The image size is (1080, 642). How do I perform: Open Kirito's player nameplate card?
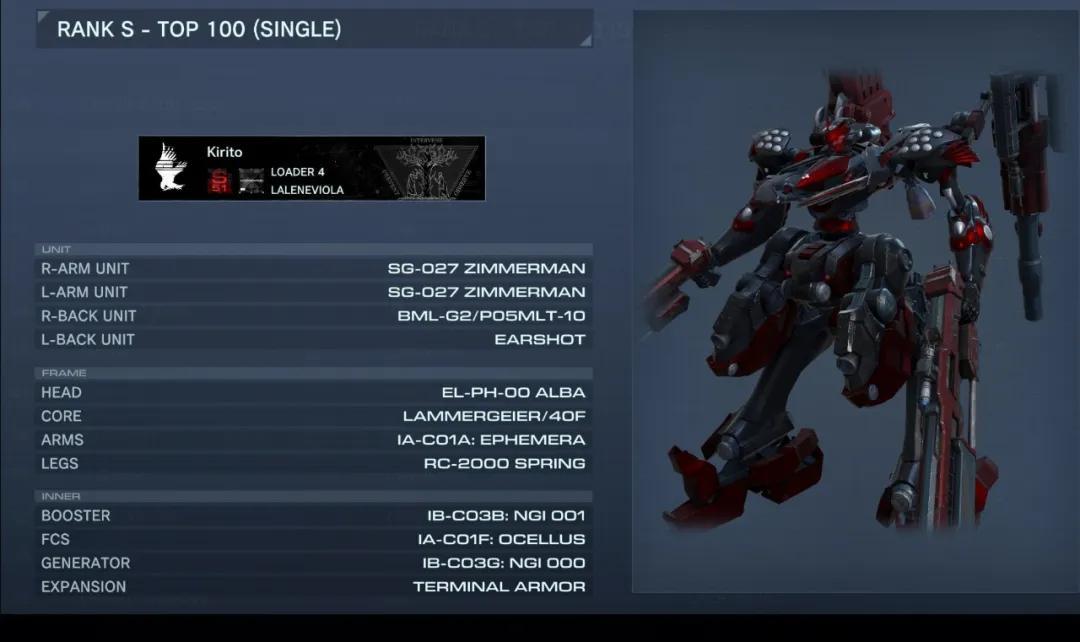tap(311, 168)
